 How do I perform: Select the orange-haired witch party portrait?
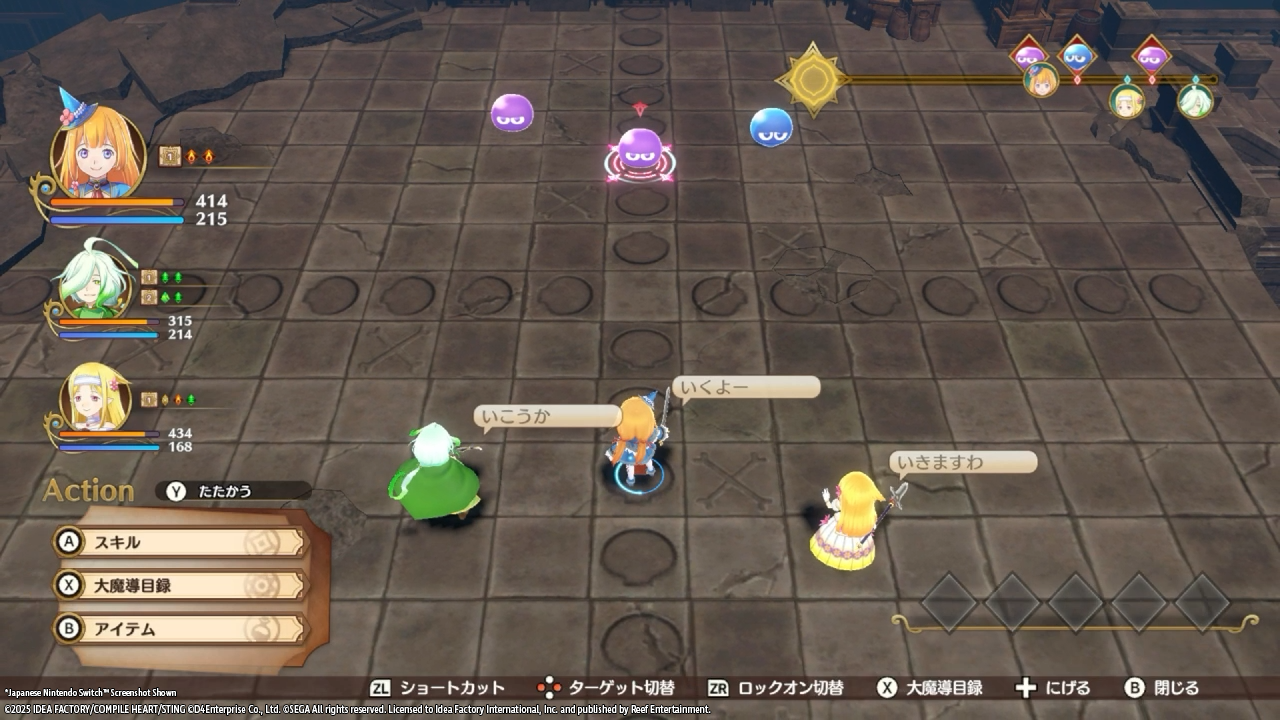(97, 150)
